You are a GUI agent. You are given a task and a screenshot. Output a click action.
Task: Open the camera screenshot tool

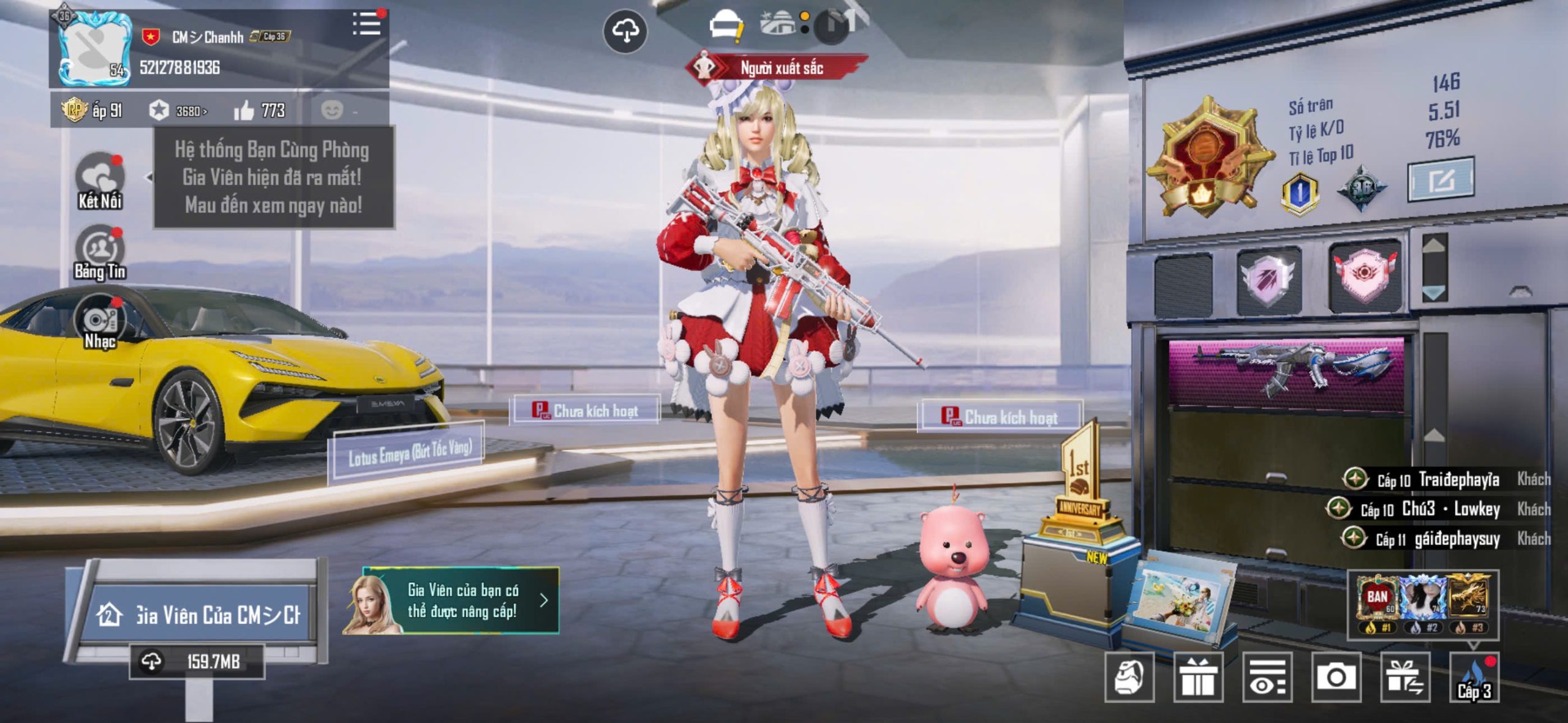click(1336, 676)
